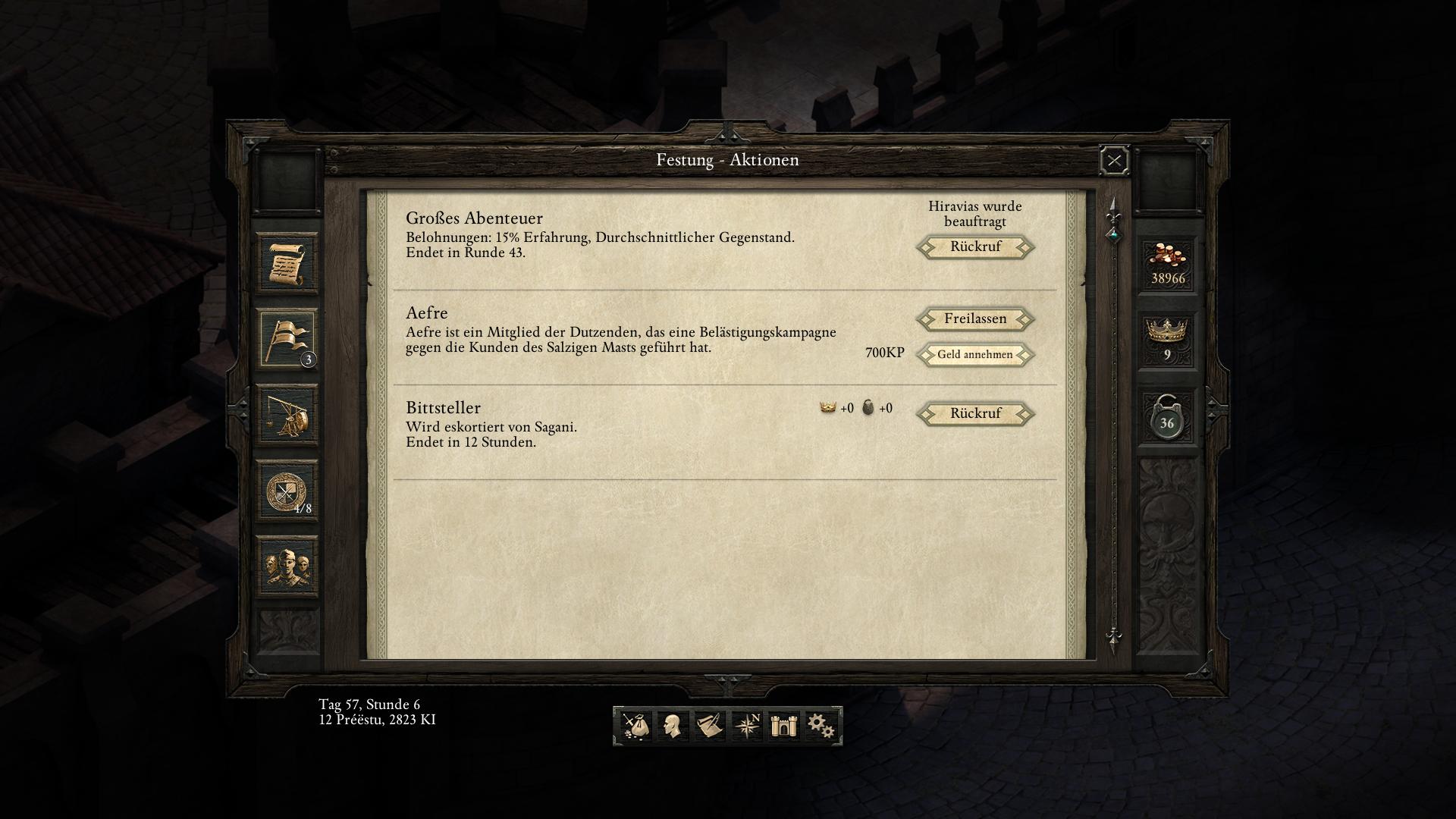The width and height of the screenshot is (1456, 819).
Task: Open the journal book icon
Action: pos(709,726)
